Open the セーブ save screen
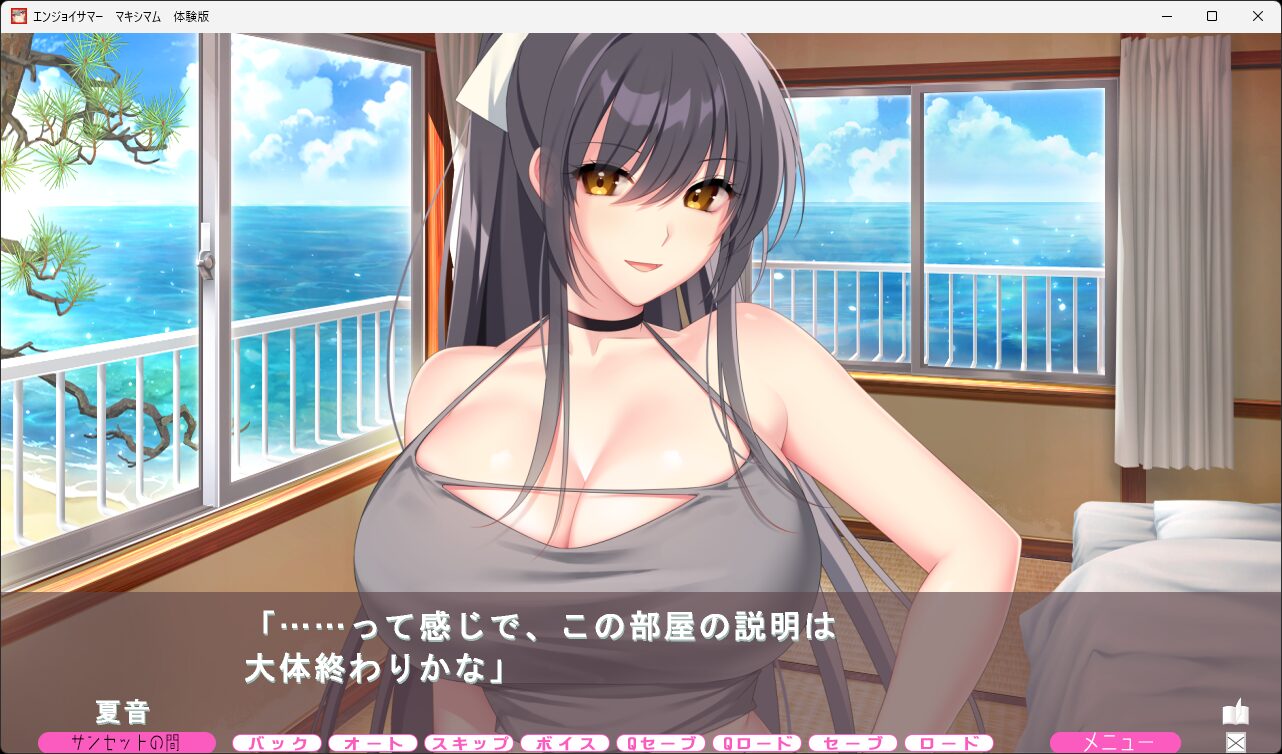This screenshot has height=754, width=1282. (853, 743)
